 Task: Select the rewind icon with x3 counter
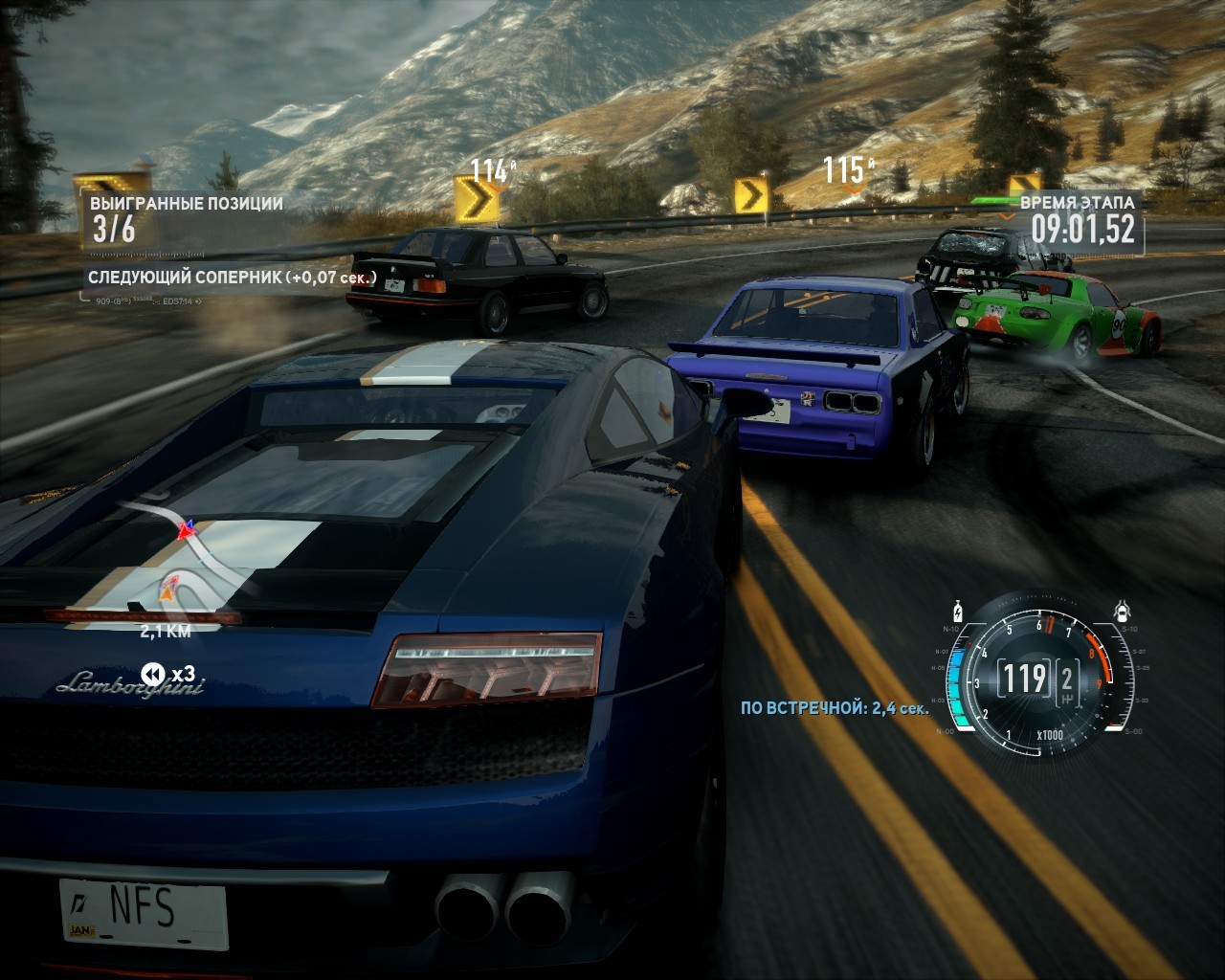point(153,674)
